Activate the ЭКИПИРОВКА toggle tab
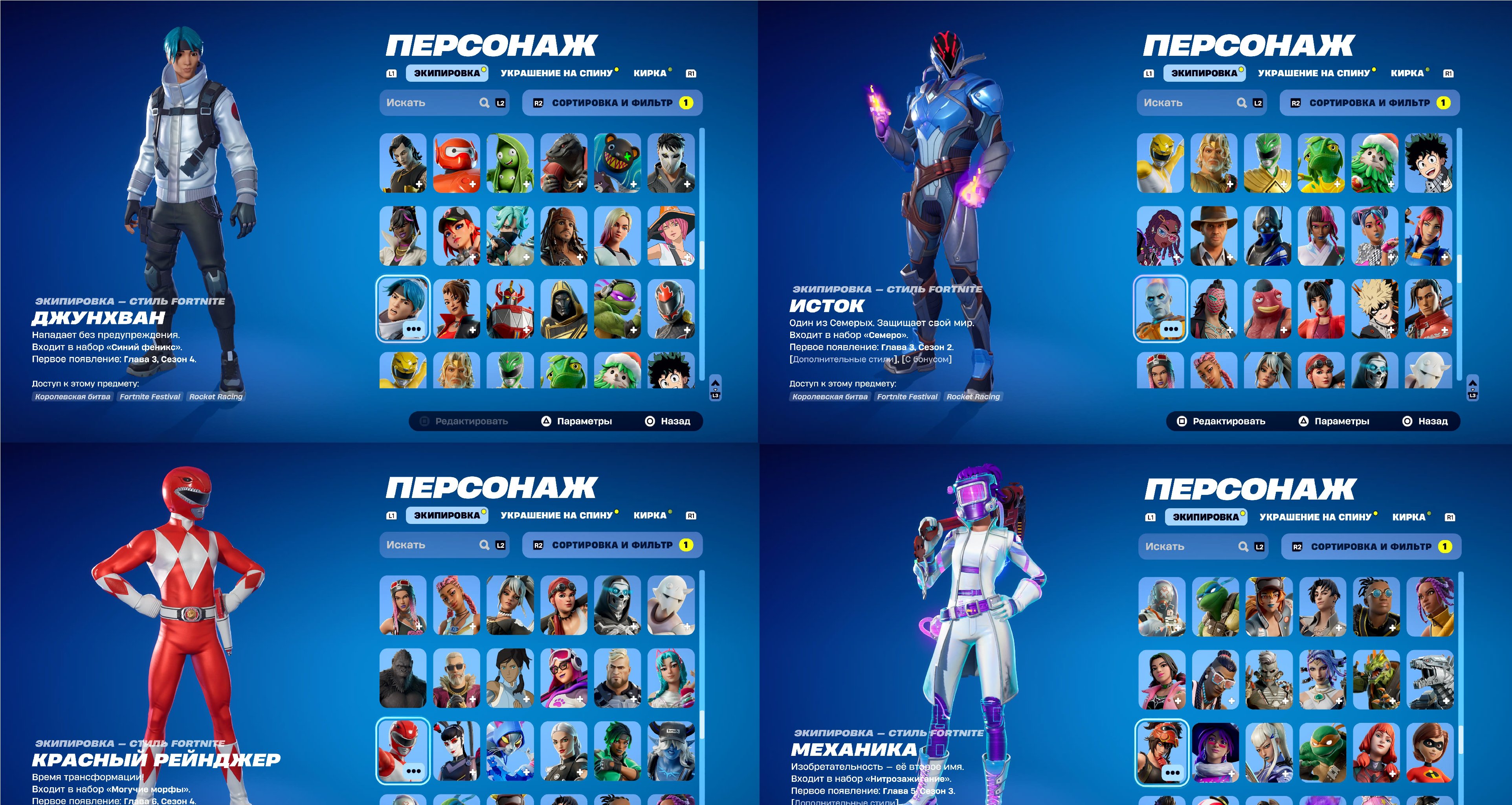The image size is (1512, 805). point(448,73)
